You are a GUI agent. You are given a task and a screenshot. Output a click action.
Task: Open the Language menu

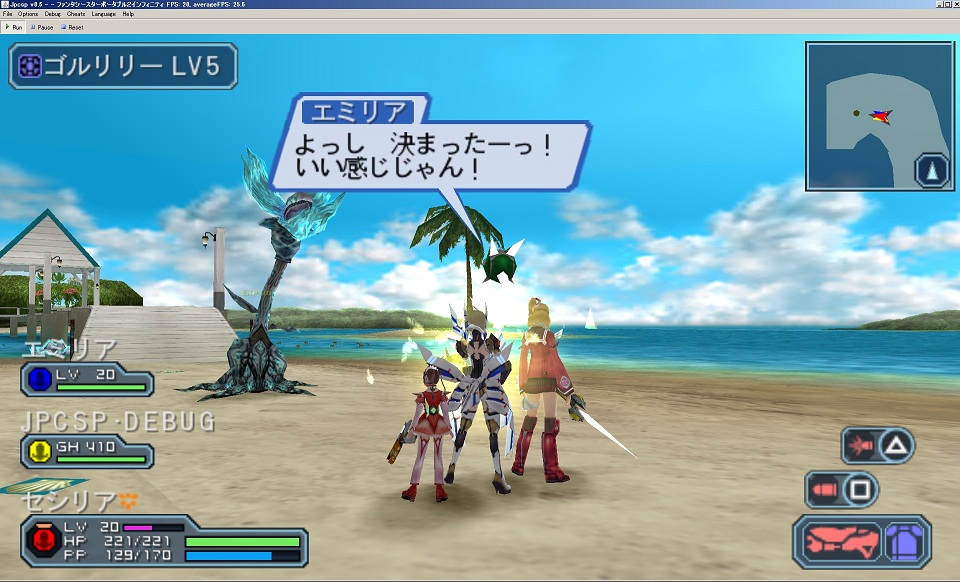point(103,14)
